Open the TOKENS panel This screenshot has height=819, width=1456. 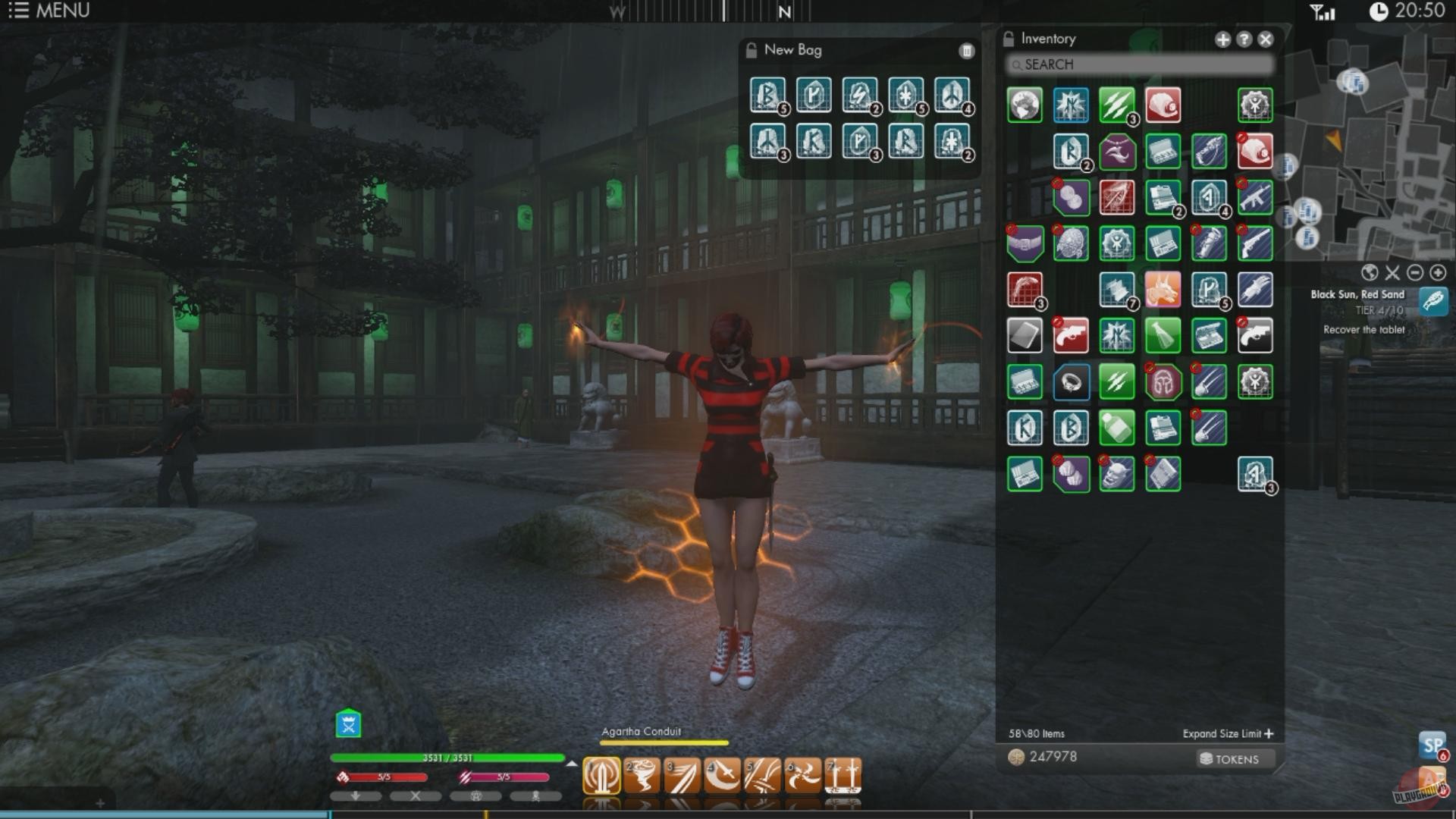(x=1234, y=758)
